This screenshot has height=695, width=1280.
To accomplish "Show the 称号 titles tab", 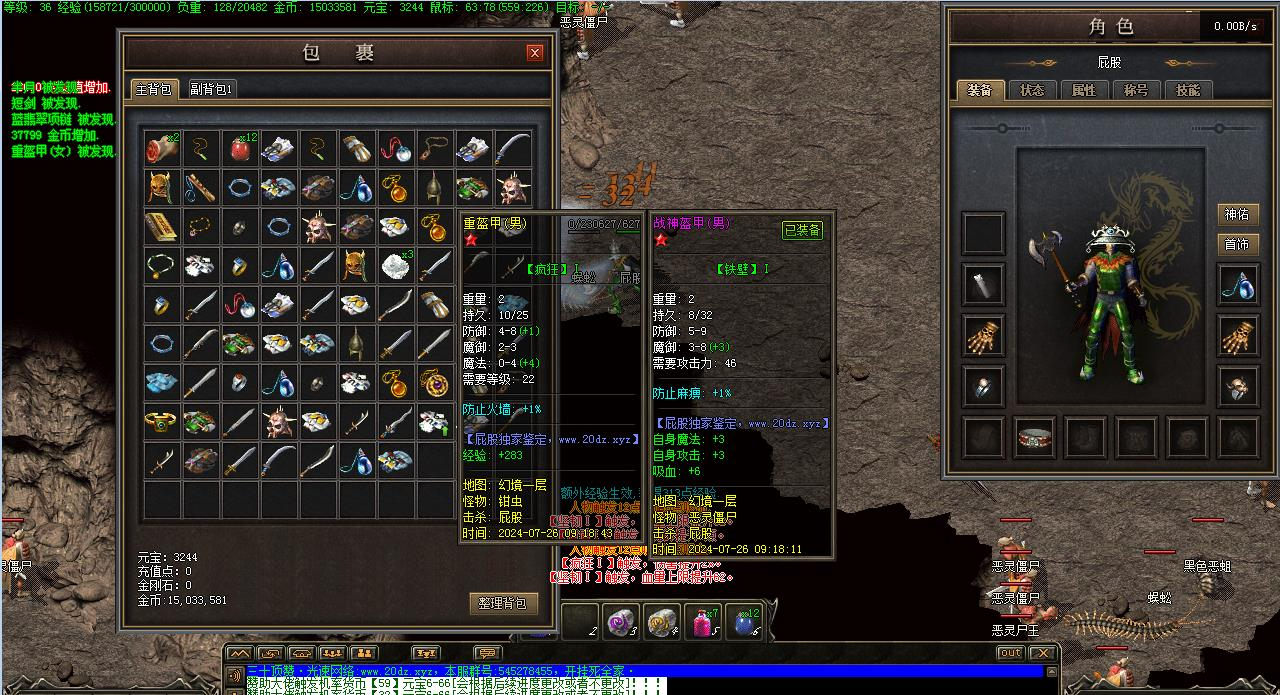I will point(1136,90).
